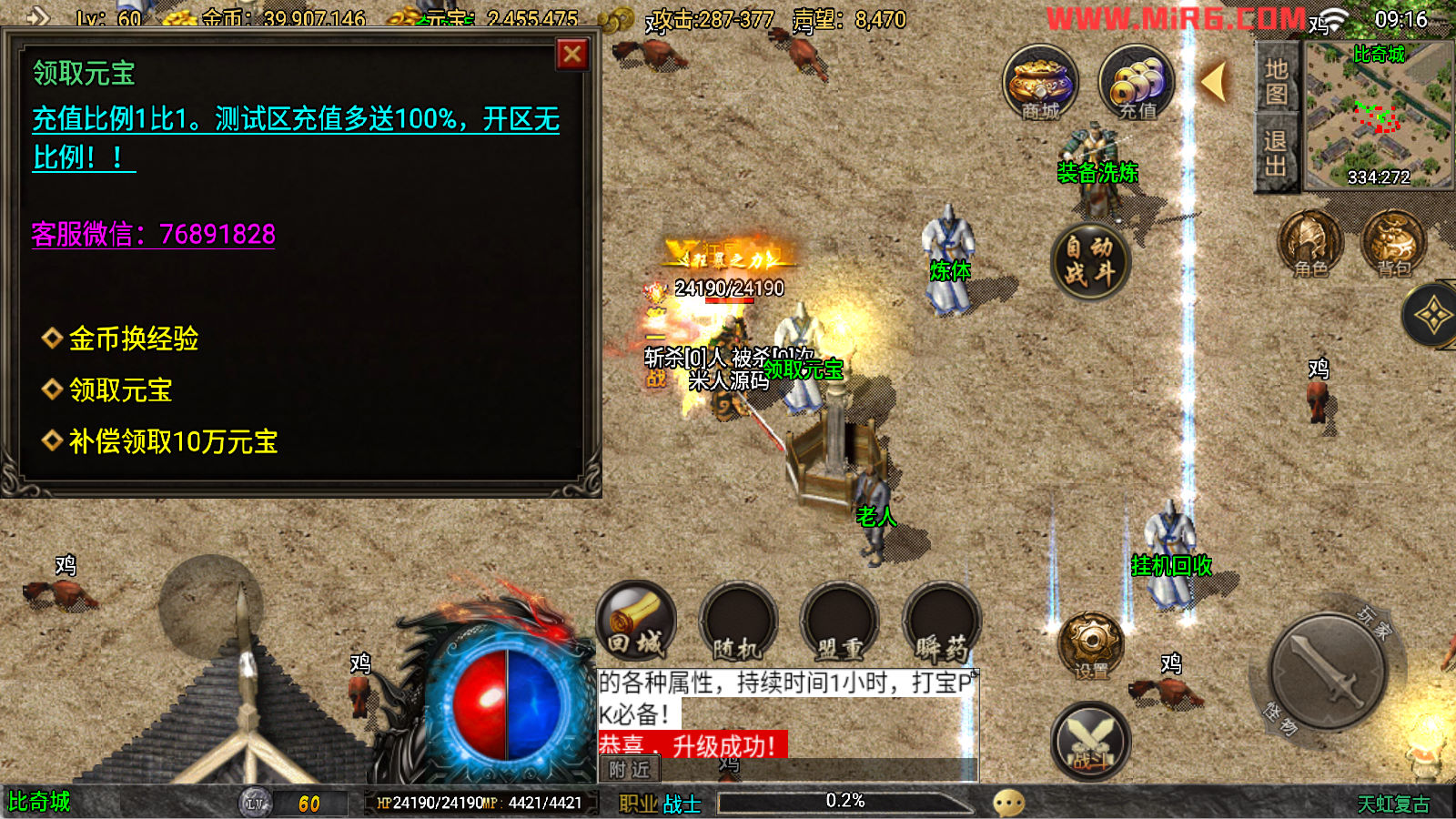This screenshot has height=819, width=1456.
Task: Tap the sword attack button
Action: pyautogui.click(x=1328, y=671)
